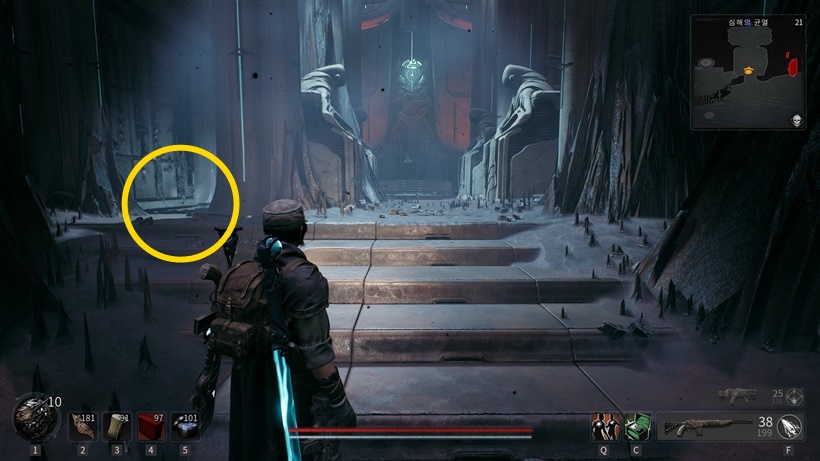Use the red box consumable with count 97
This screenshot has width=820, height=461.
click(x=151, y=426)
